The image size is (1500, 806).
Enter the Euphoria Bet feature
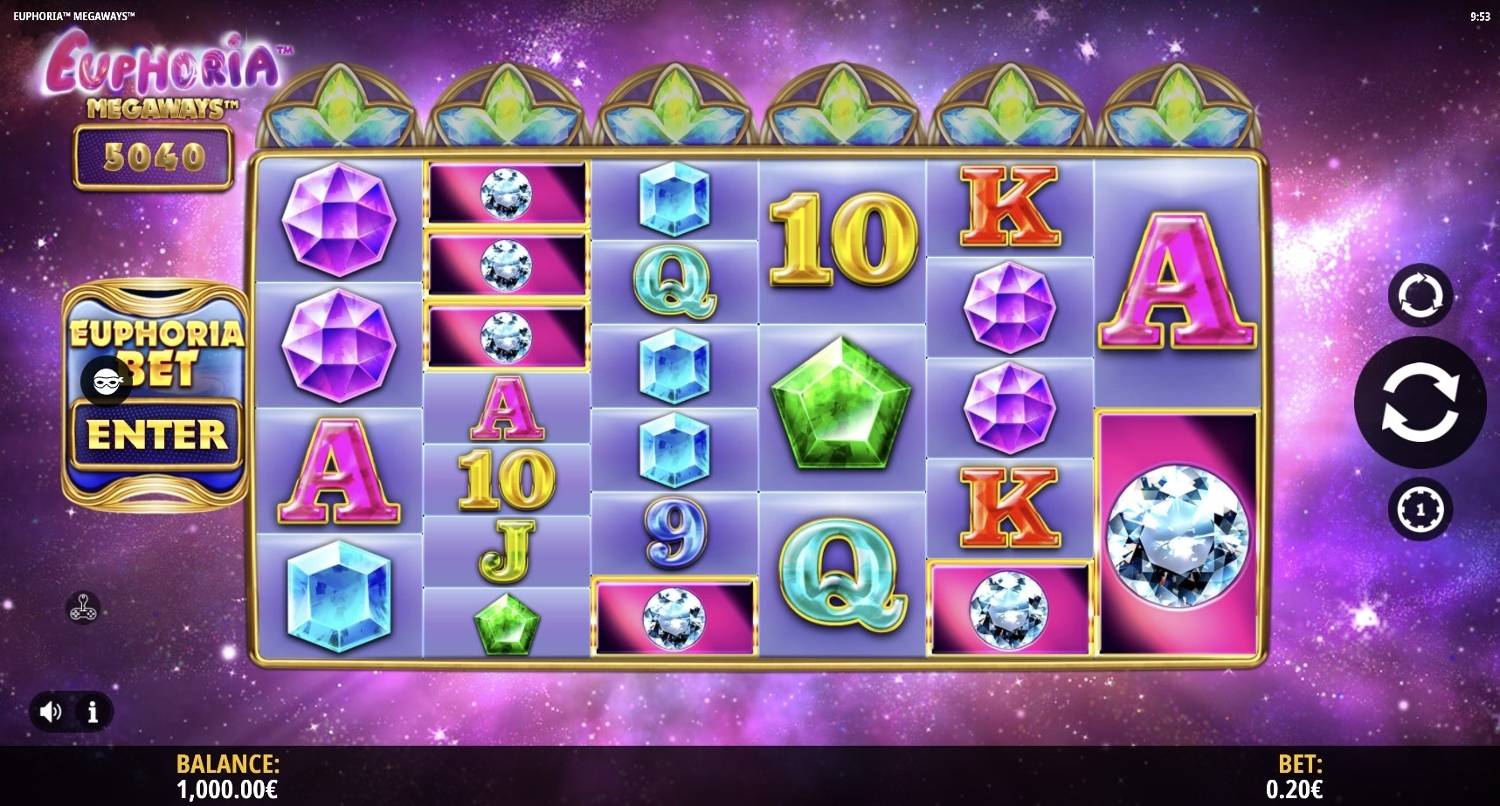click(156, 435)
